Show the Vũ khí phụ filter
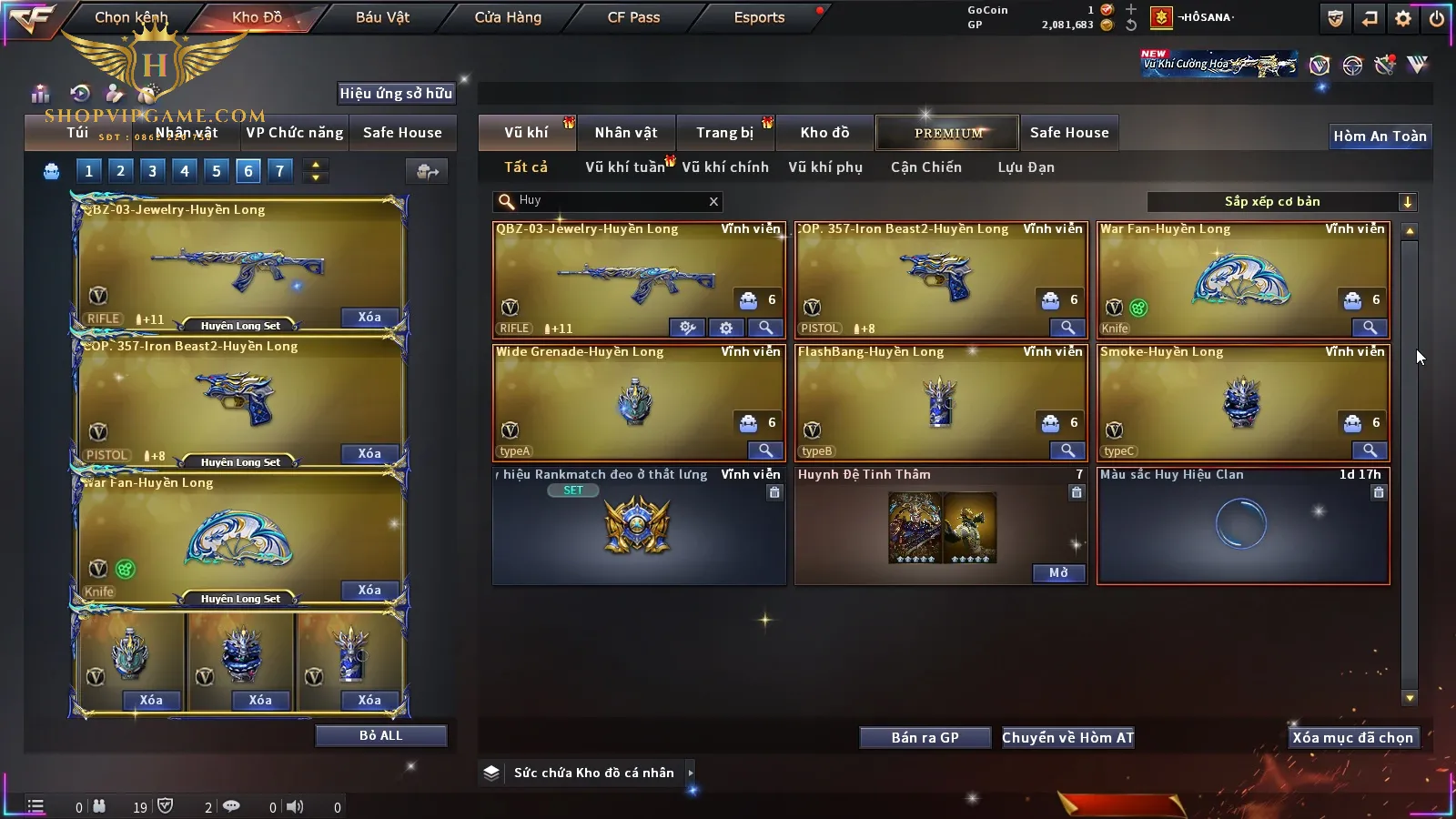Screen dimensions: 1456x819 pos(824,167)
